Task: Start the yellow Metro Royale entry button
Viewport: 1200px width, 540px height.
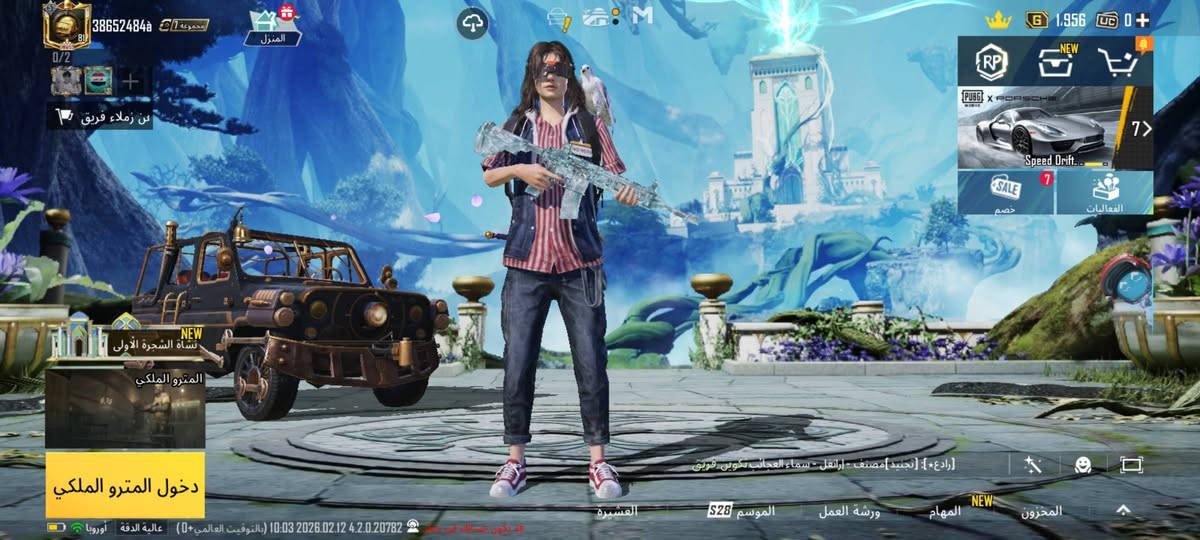Action: click(x=125, y=485)
